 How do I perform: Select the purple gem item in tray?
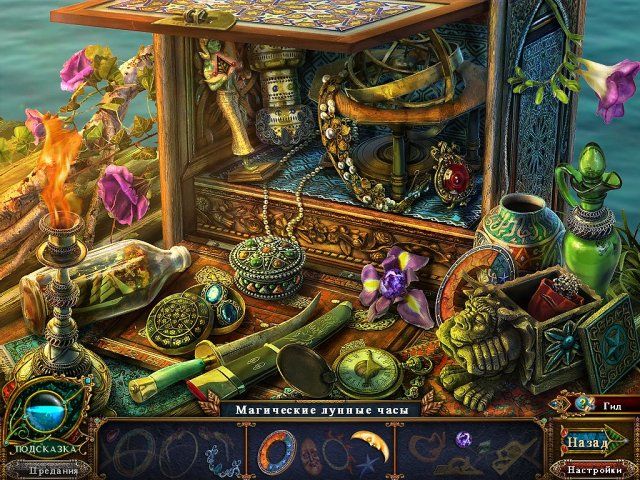click(463, 438)
